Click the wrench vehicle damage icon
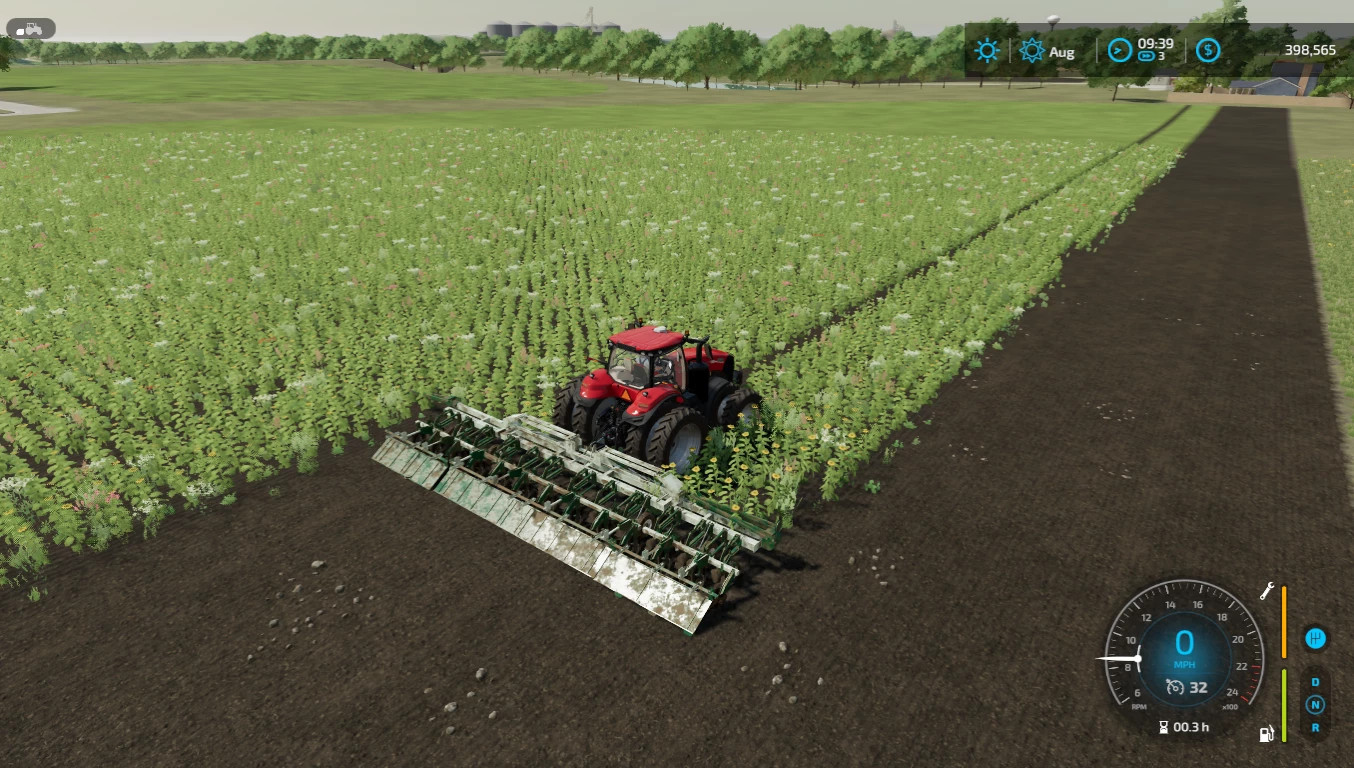This screenshot has height=768, width=1354. coord(1266,591)
